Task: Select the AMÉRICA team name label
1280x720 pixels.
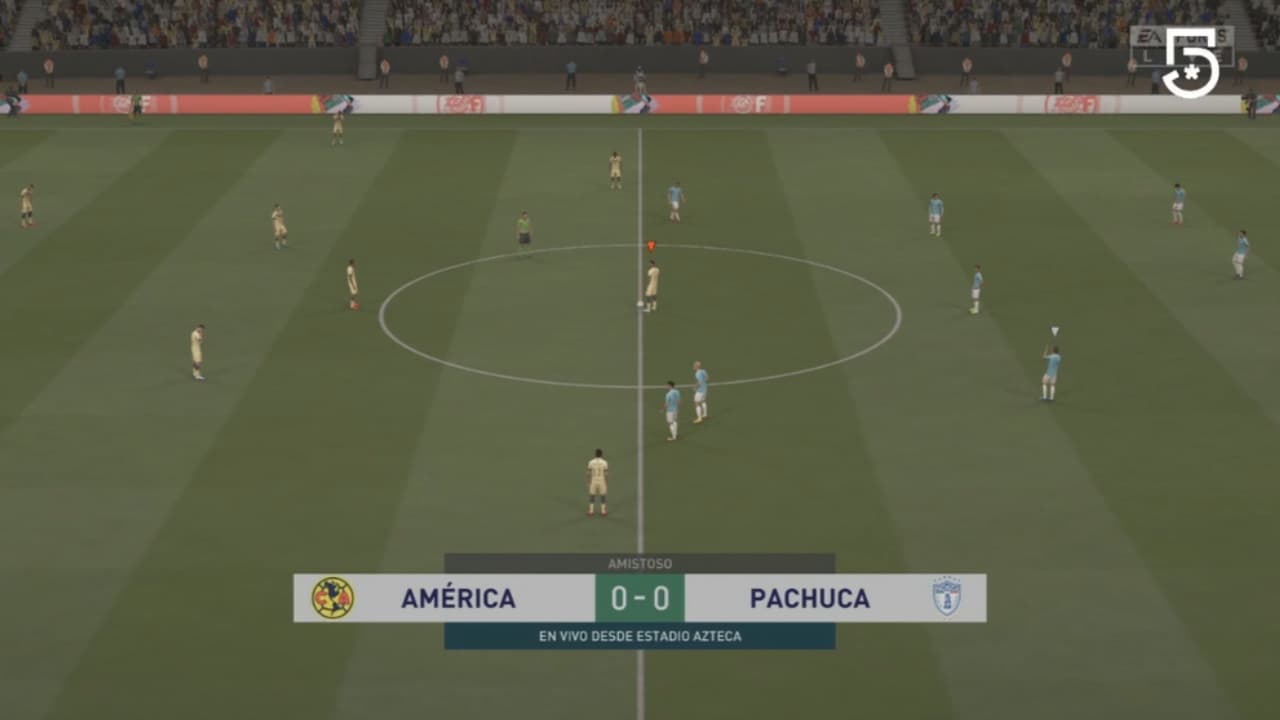Action: [x=459, y=598]
